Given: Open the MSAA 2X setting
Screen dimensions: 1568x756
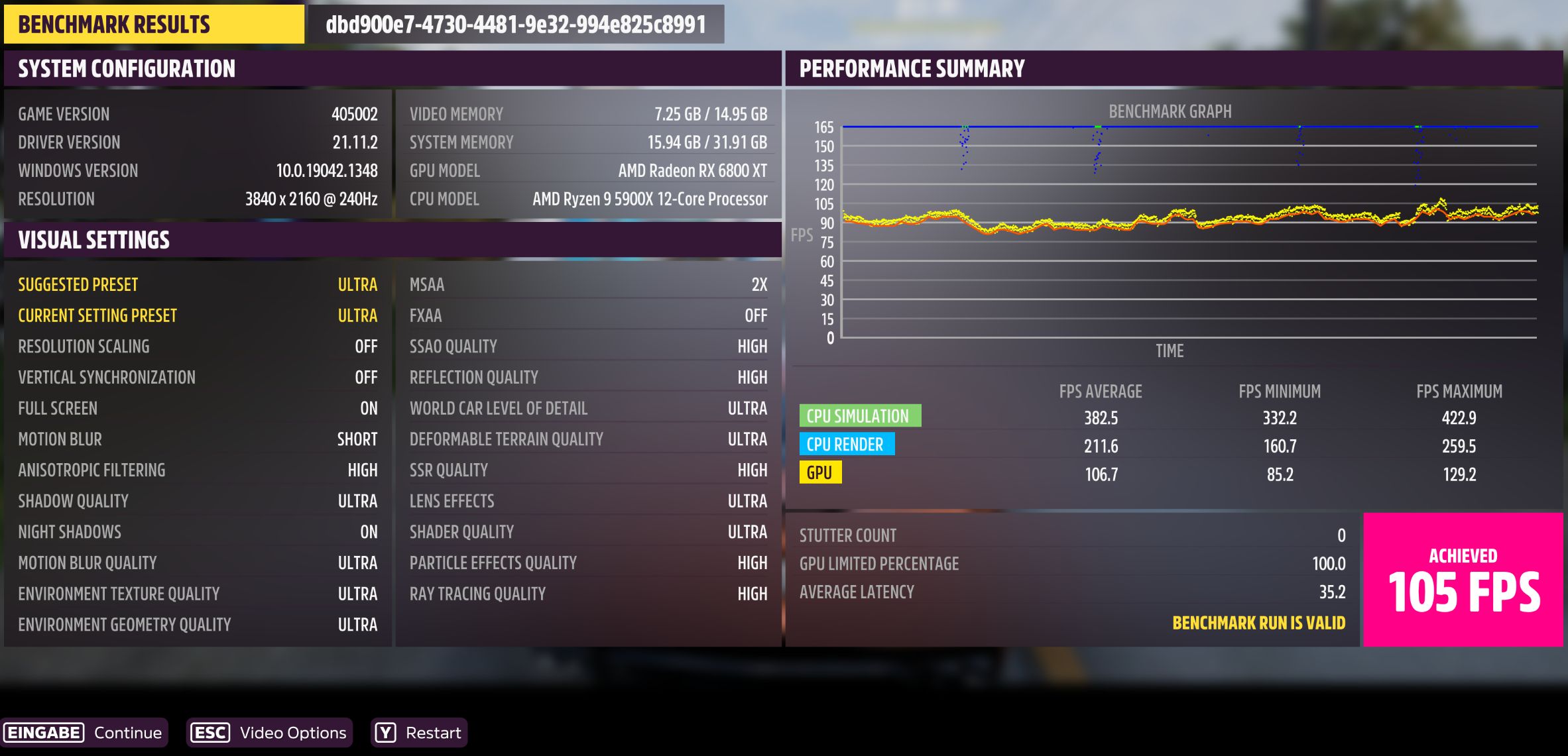Looking at the screenshot, I should click(x=588, y=284).
